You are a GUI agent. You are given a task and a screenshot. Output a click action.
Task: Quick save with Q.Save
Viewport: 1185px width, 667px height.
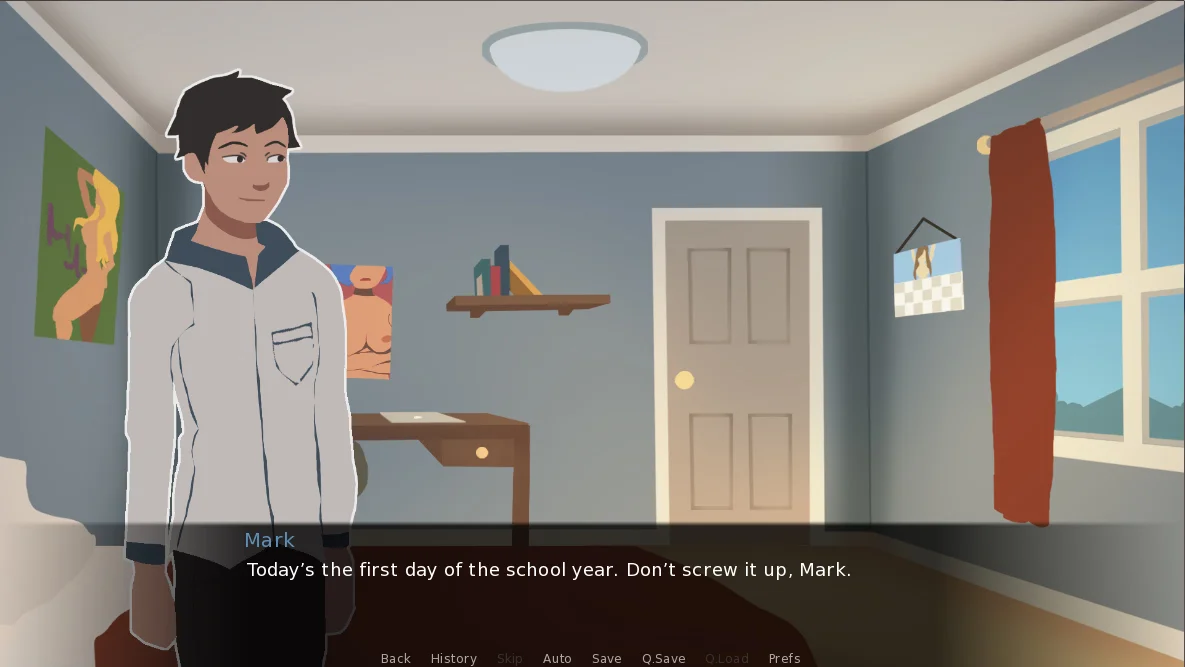(x=663, y=658)
